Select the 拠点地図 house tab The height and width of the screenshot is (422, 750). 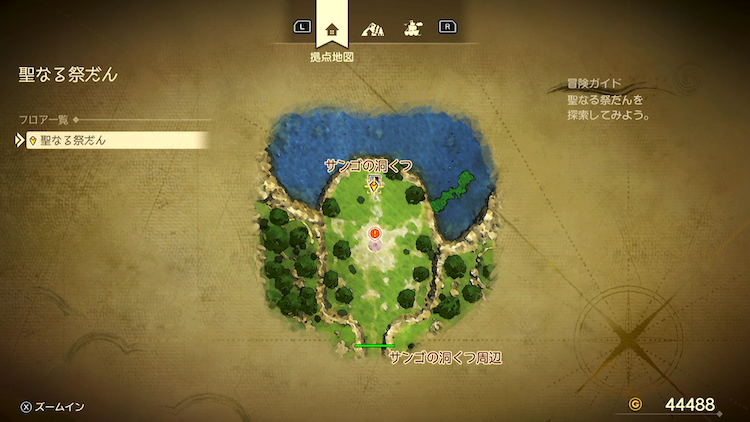coord(332,28)
